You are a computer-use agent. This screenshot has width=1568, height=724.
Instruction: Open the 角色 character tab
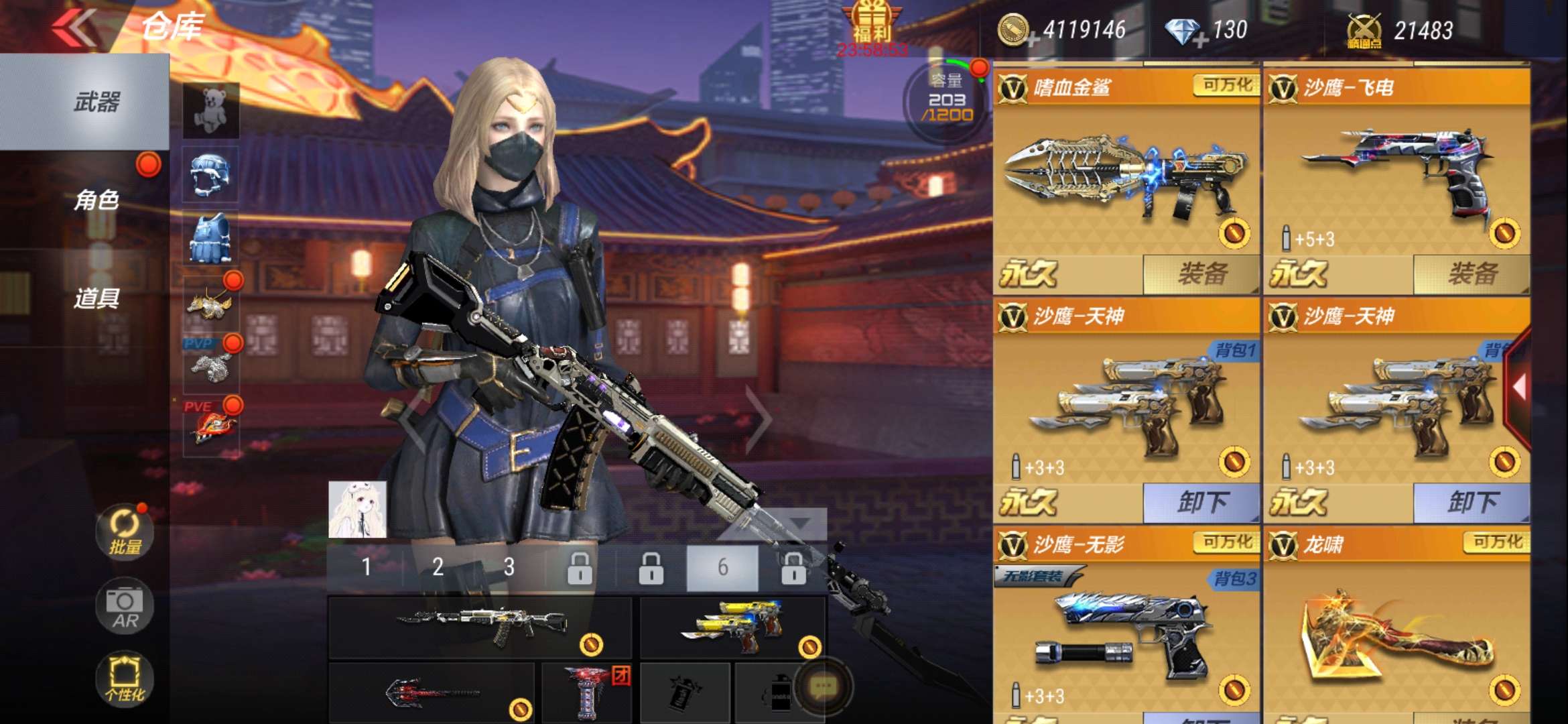click(96, 200)
